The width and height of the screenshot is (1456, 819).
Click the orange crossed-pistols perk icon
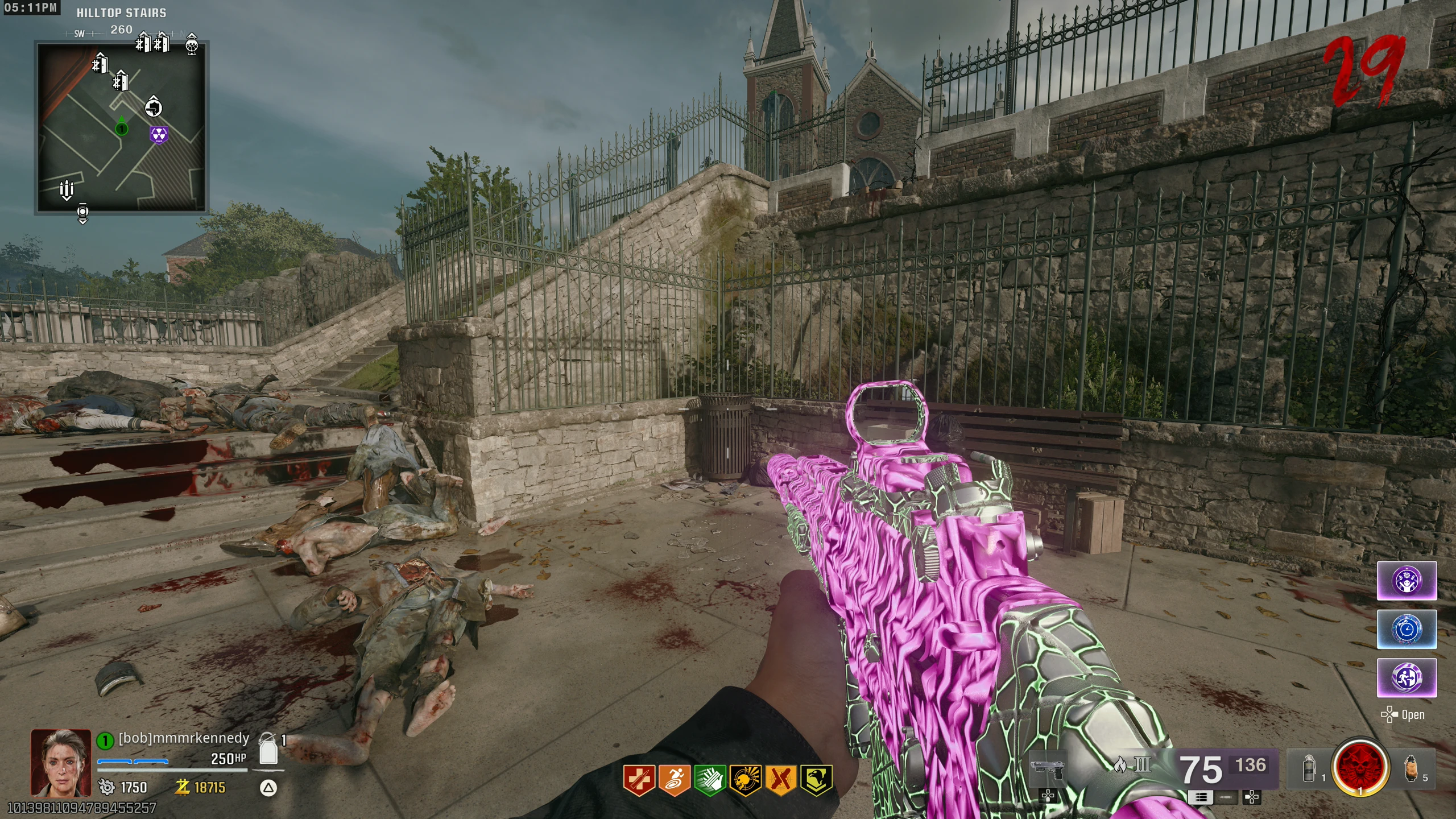781,780
